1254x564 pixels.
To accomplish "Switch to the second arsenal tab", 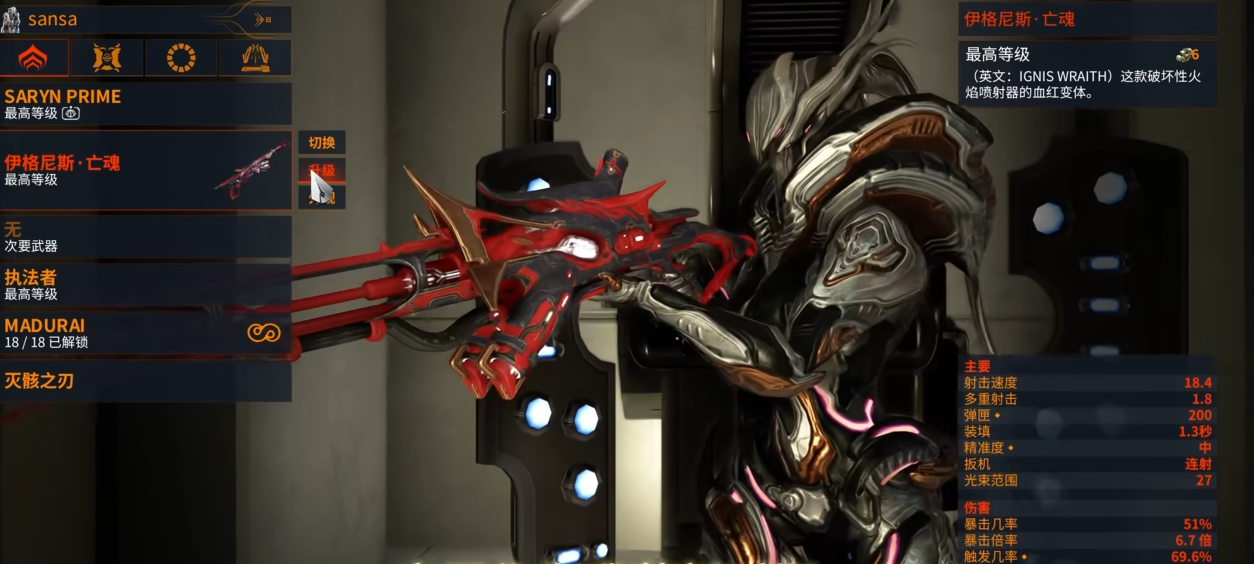I will (107, 58).
